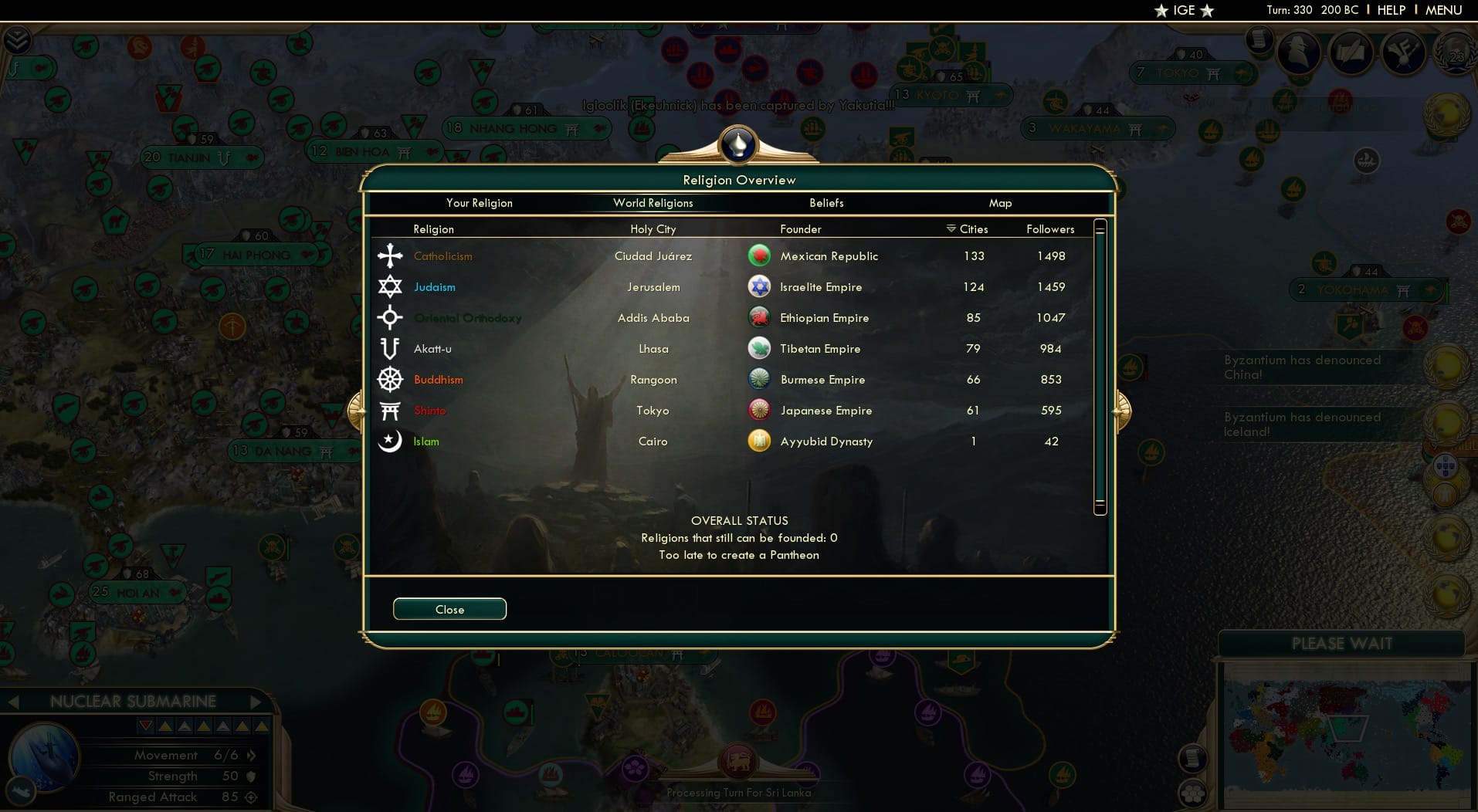1478x812 pixels.
Task: Open HELP from the top bar
Action: coord(1390,10)
